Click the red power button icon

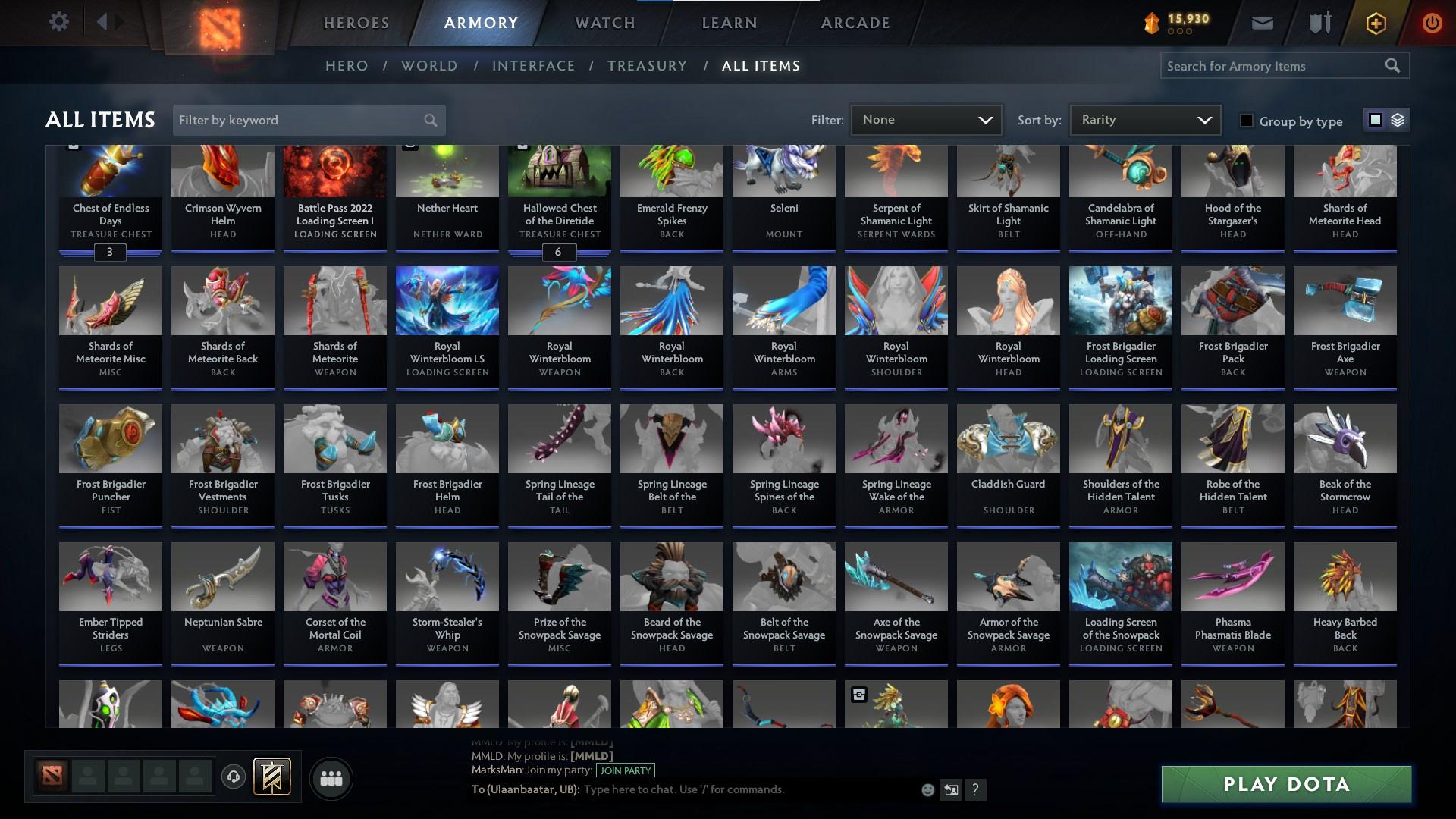pyautogui.click(x=1432, y=24)
